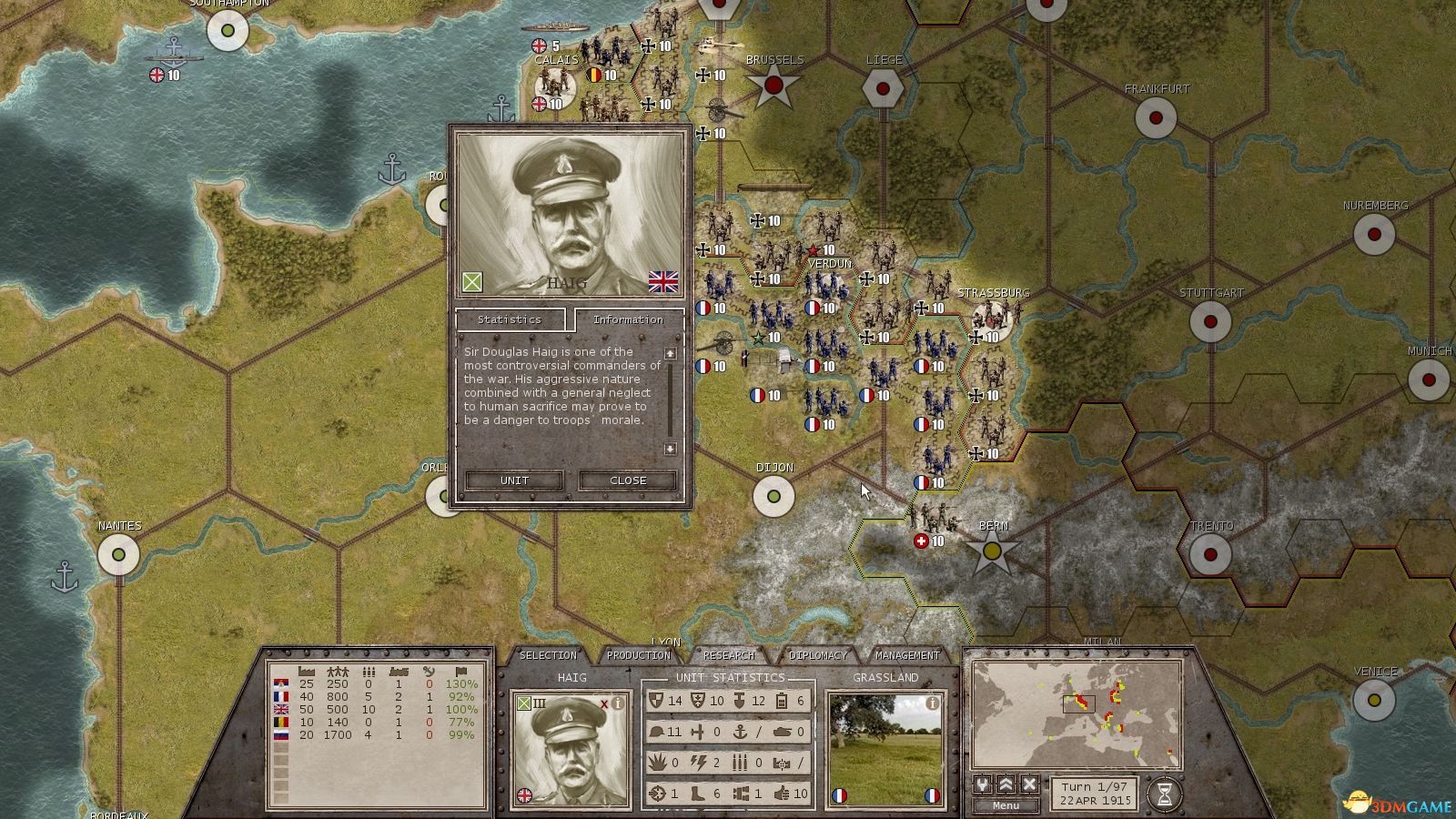Click the info icon on Haig's unit portrait
This screenshot has height=819, width=1456.
[x=617, y=703]
